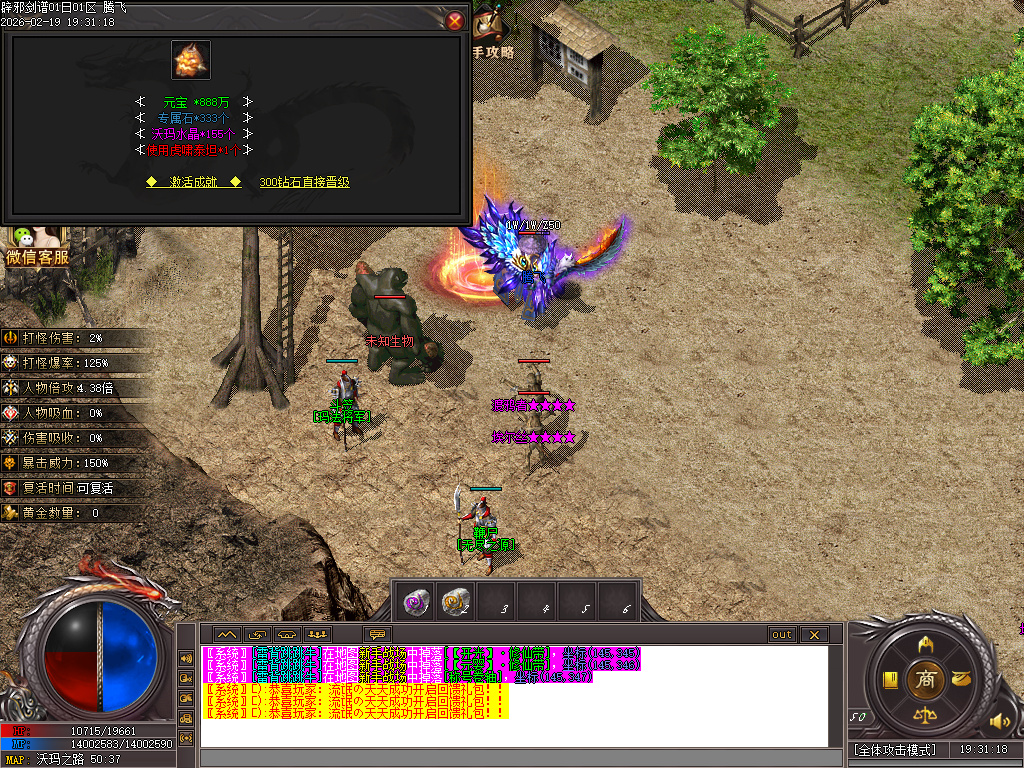Open the 商 shop button in the dragon wheel
Viewport: 1024px width, 768px height.
925,679
